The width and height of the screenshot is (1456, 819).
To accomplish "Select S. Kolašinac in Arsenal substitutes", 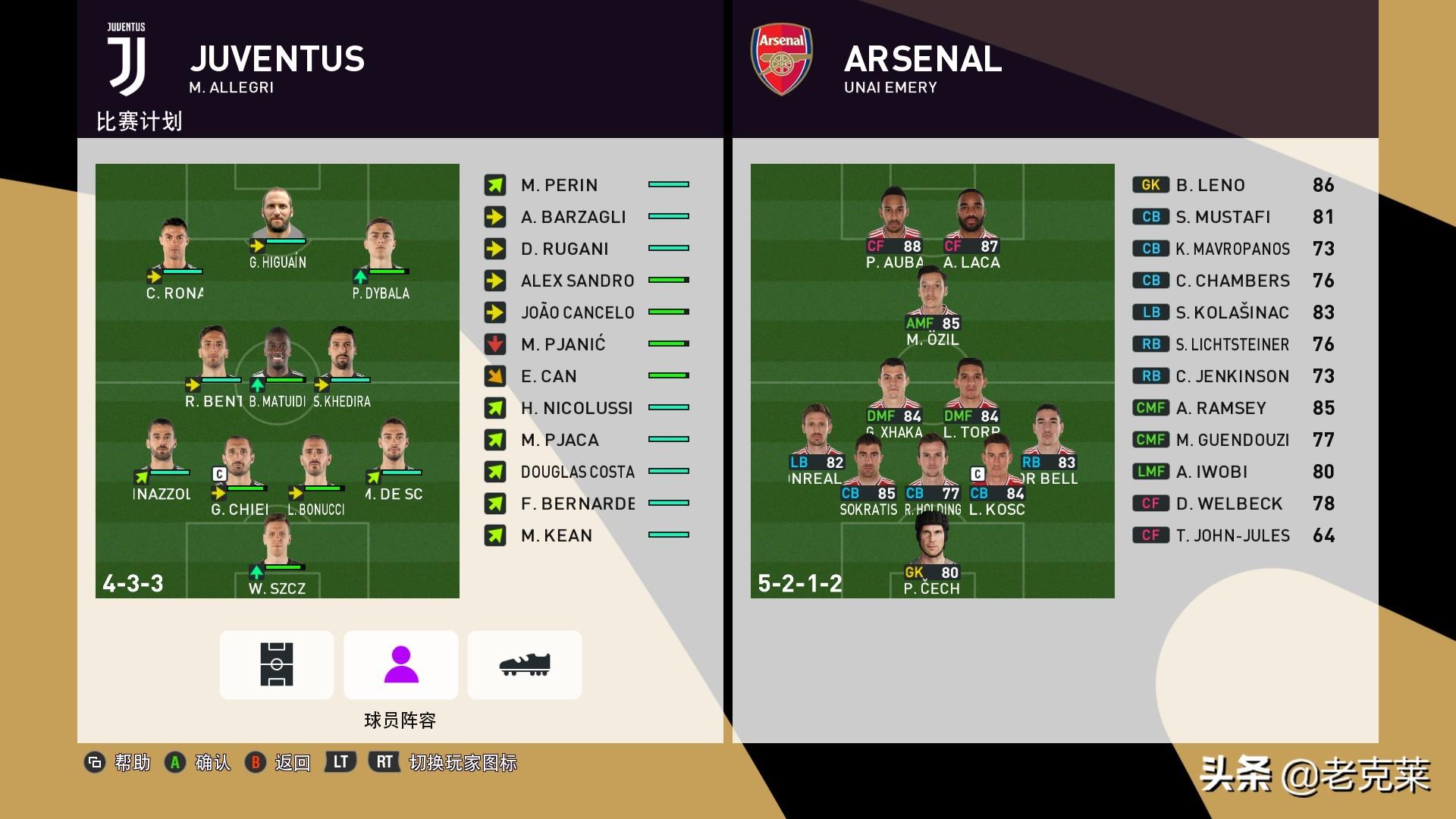I will [1232, 312].
